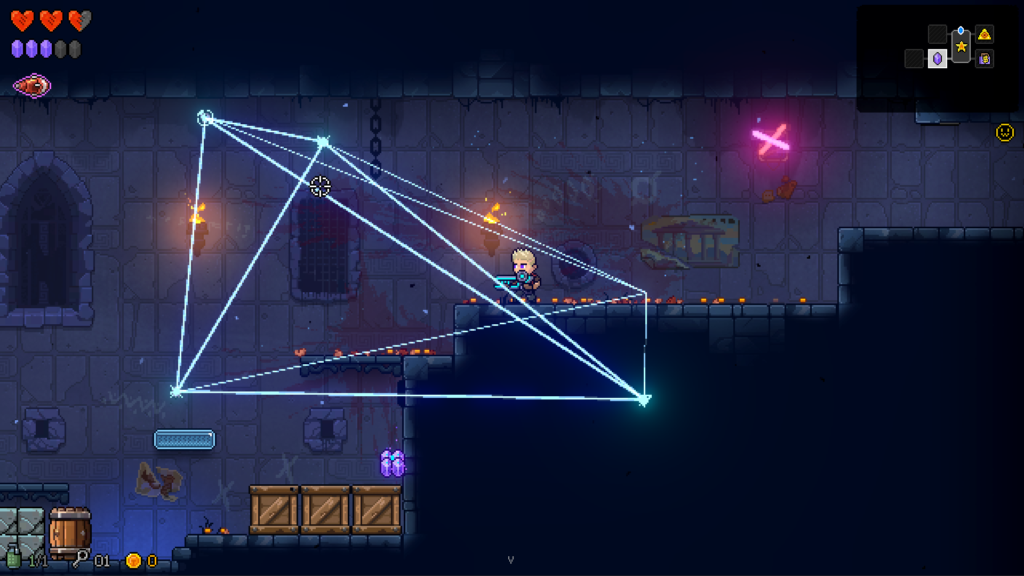Click the gold coin icon
The width and height of the screenshot is (1024, 576).
tap(133, 561)
